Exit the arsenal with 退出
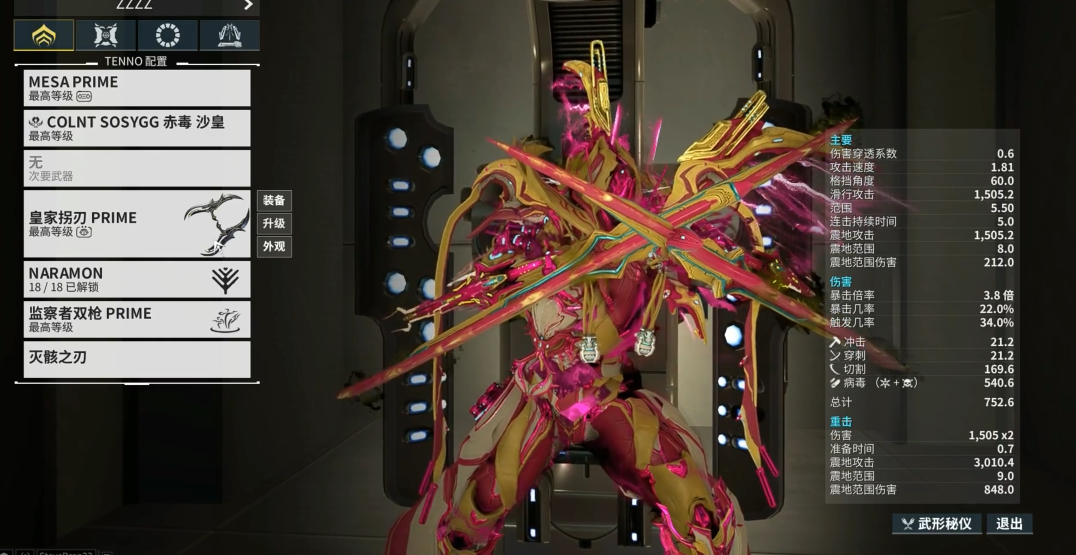 click(x=1010, y=524)
